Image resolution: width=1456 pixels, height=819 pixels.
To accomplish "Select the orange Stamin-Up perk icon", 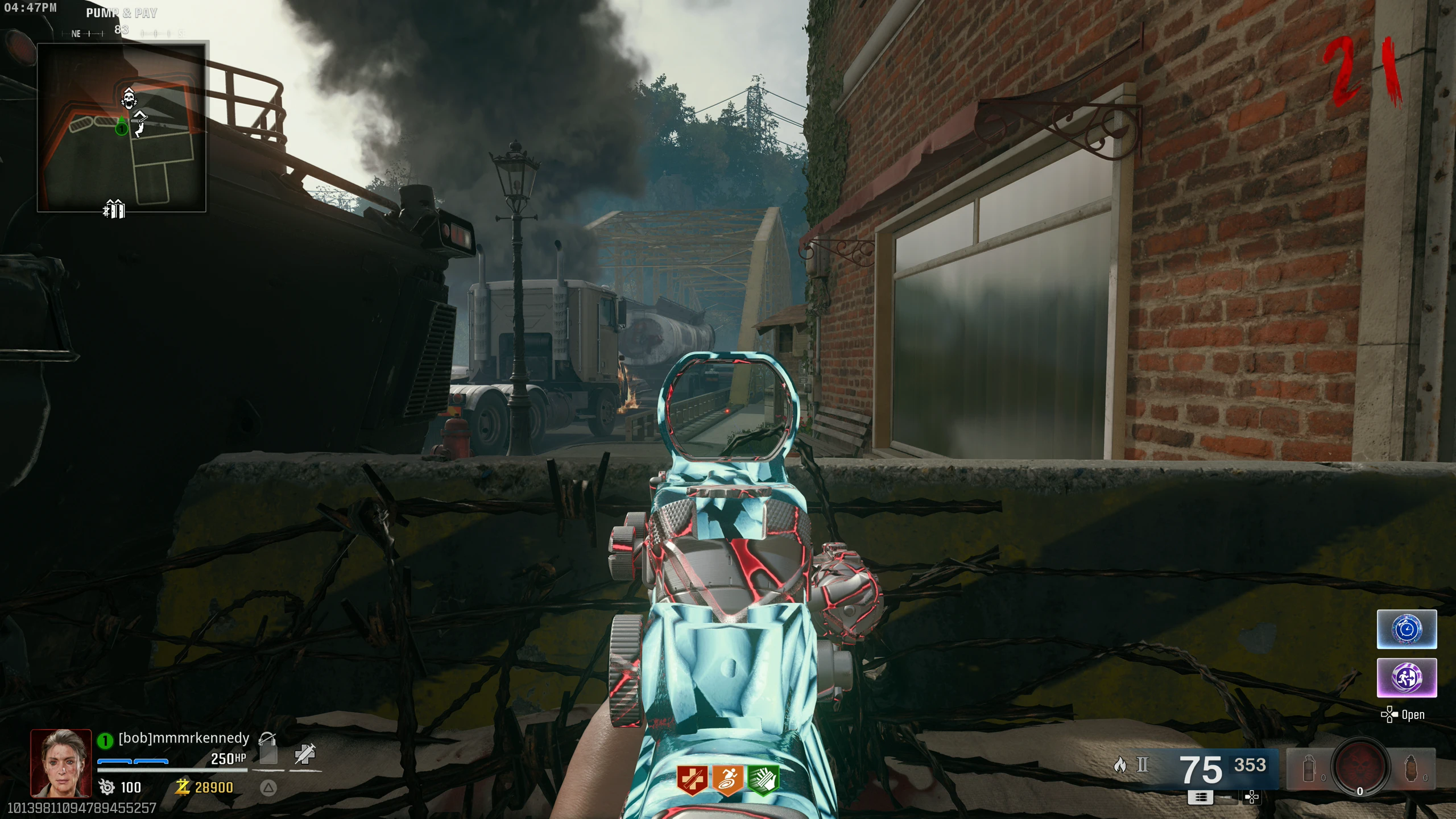I will [x=728, y=779].
